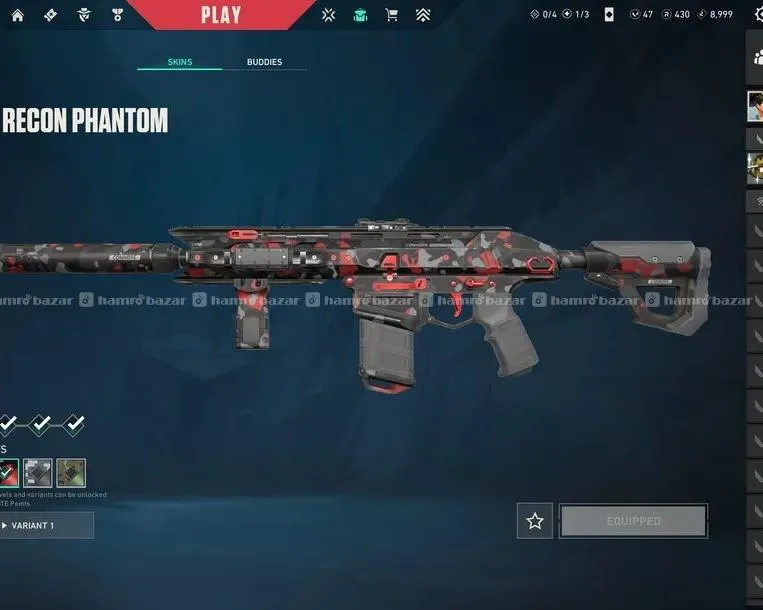Switch to the Buddies tab
Screen dimensions: 763x610
(264, 62)
